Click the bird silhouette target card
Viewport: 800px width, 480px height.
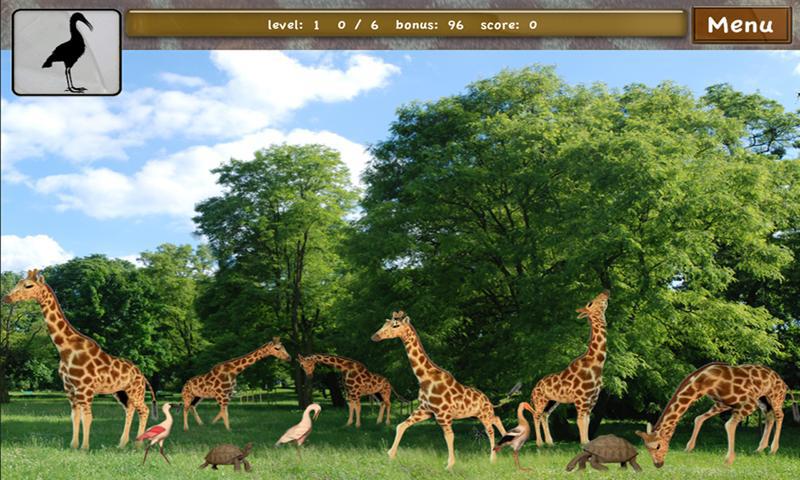click(x=67, y=52)
